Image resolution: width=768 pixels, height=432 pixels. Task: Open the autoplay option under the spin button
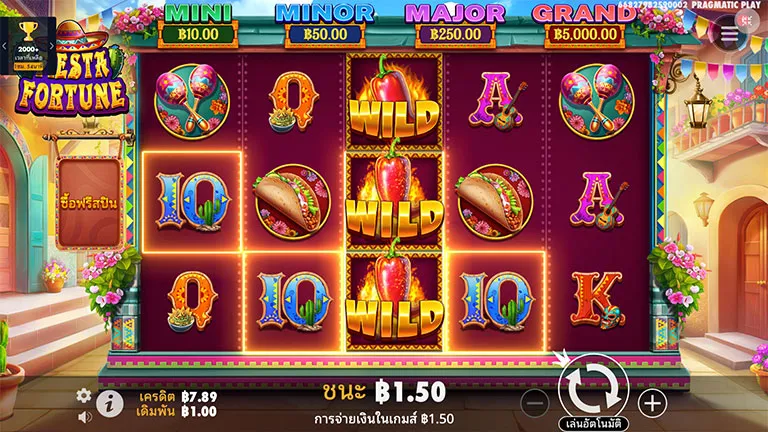click(593, 421)
